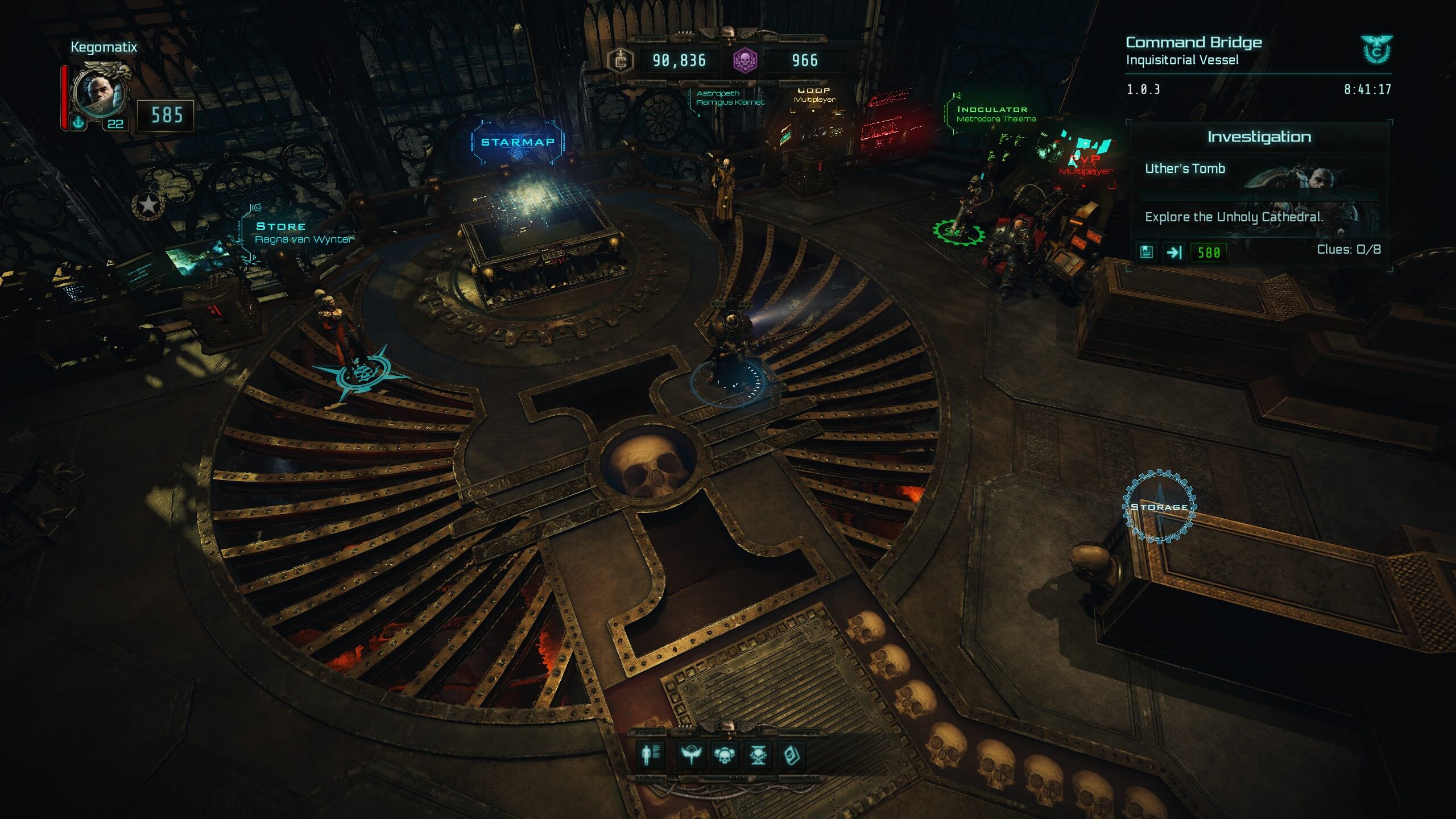The image size is (1456, 819).
Task: Open the Store Ragna van Wynter label
Action: [303, 233]
